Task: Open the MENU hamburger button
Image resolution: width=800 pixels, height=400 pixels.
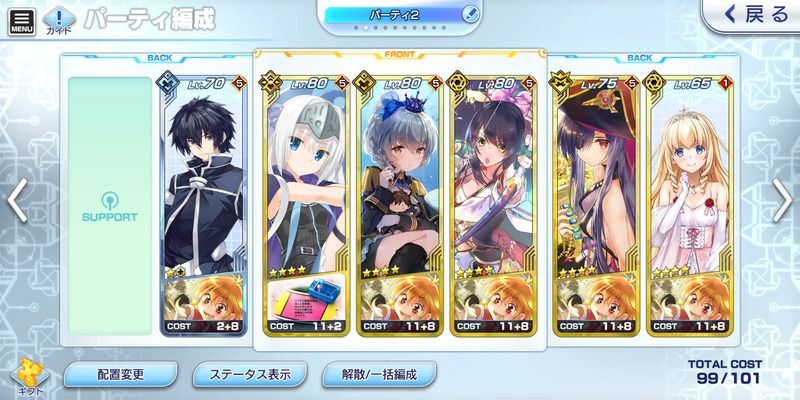Action: 20,20
